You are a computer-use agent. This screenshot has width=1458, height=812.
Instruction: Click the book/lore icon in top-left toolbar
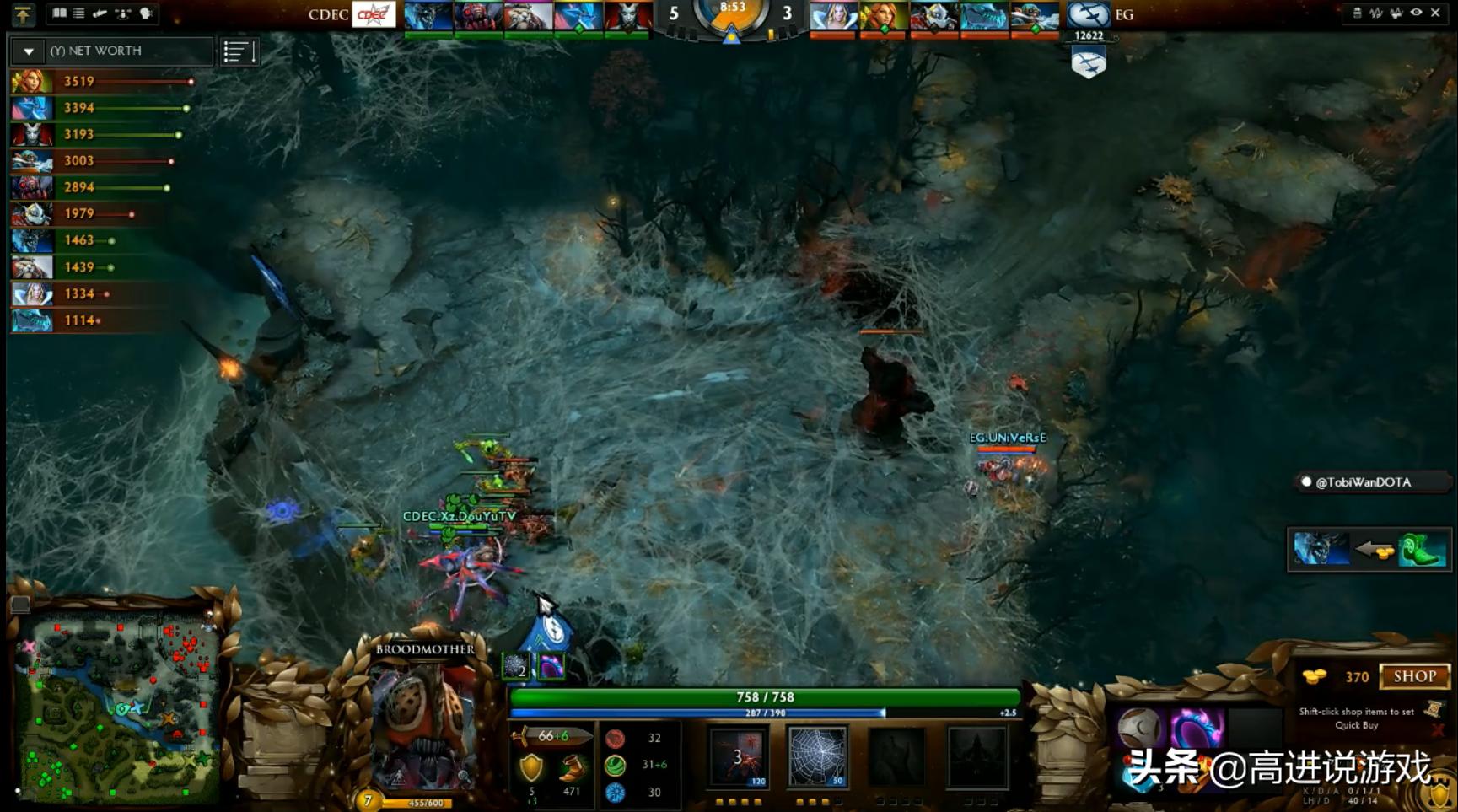point(60,13)
